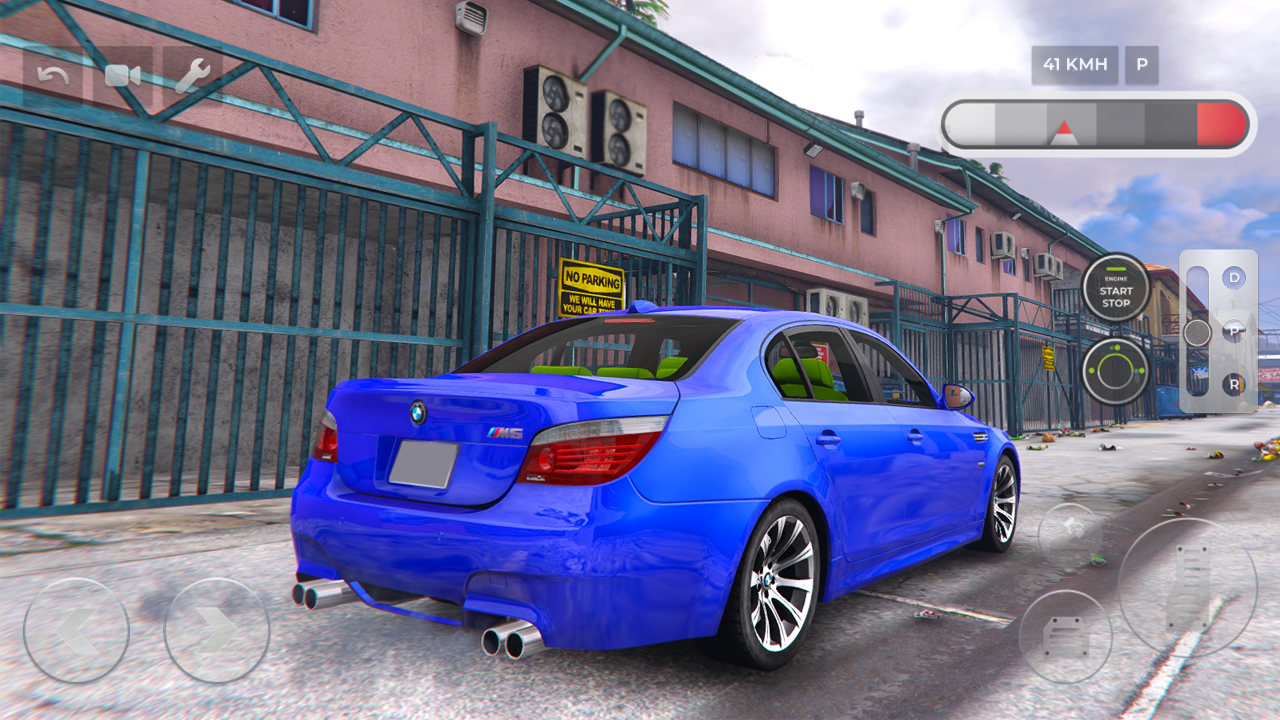Tap the handbrake dial icon
Viewport: 1280px width, 720px height.
coord(1115,372)
